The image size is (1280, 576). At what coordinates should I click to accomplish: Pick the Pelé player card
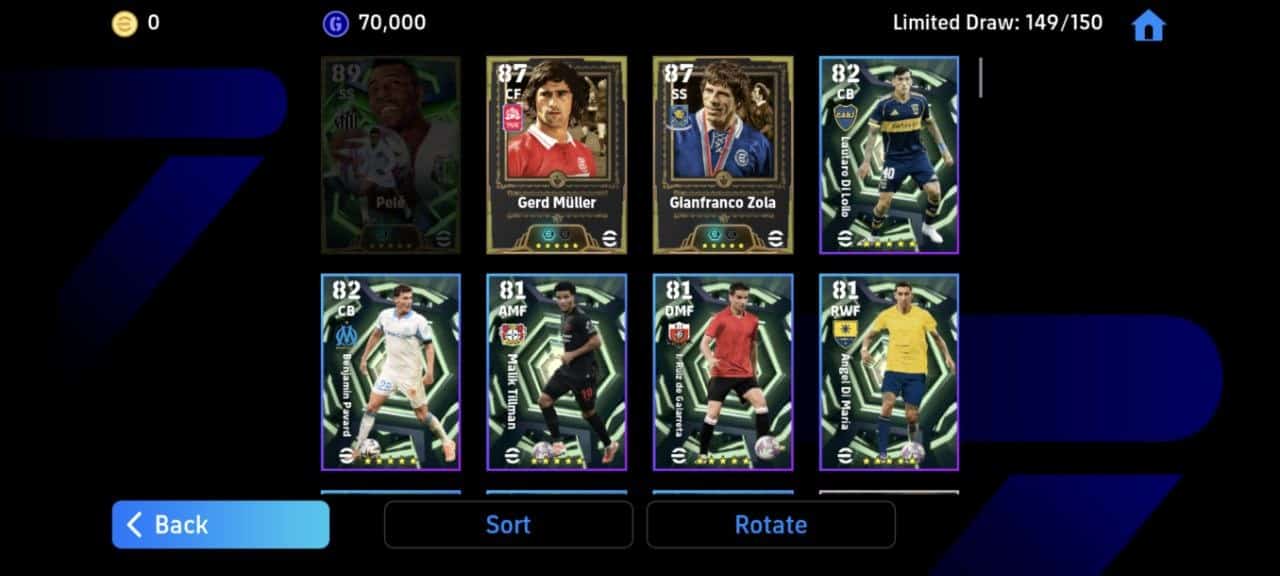[390, 154]
